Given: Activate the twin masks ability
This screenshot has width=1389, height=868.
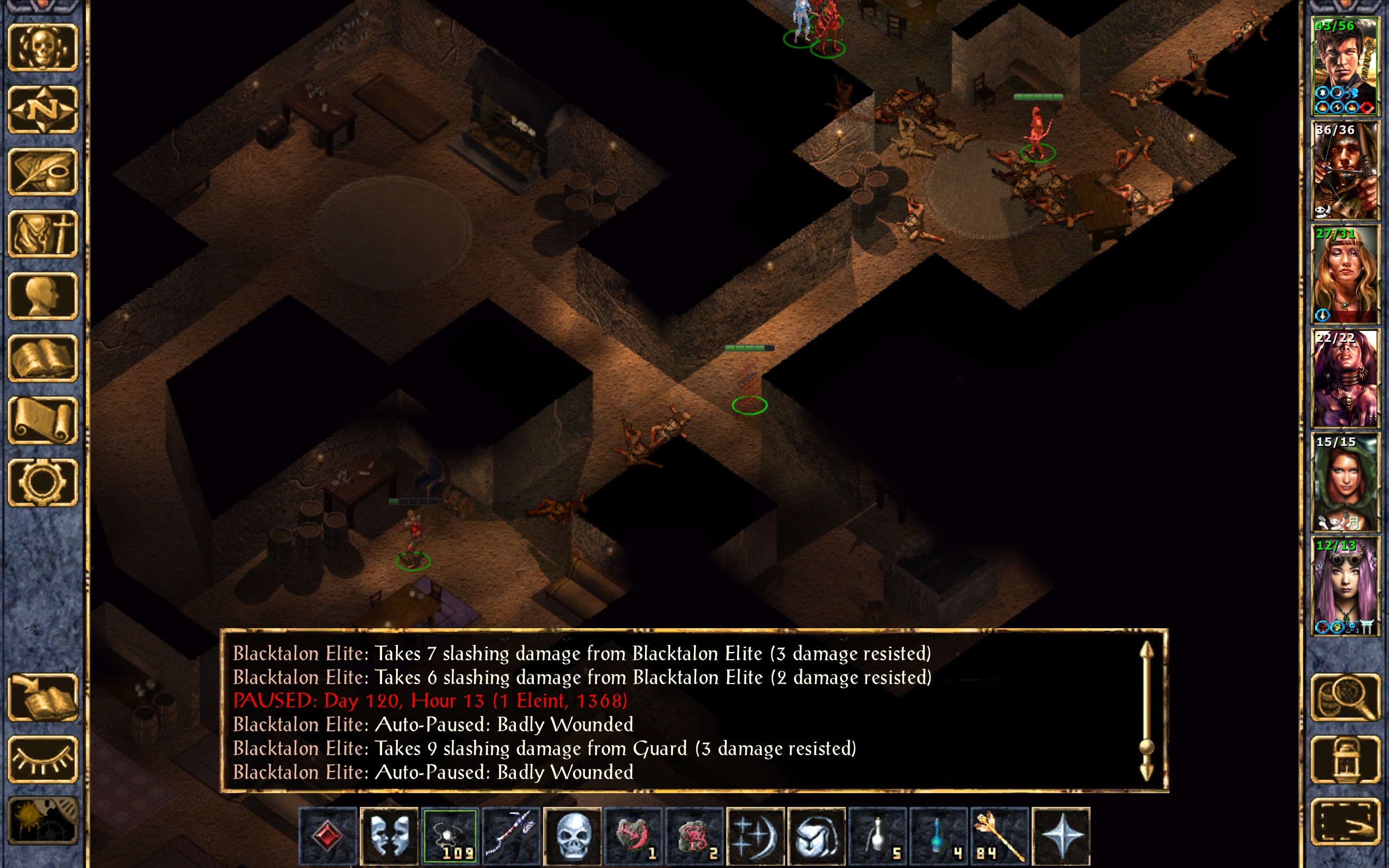Looking at the screenshot, I should 389,835.
